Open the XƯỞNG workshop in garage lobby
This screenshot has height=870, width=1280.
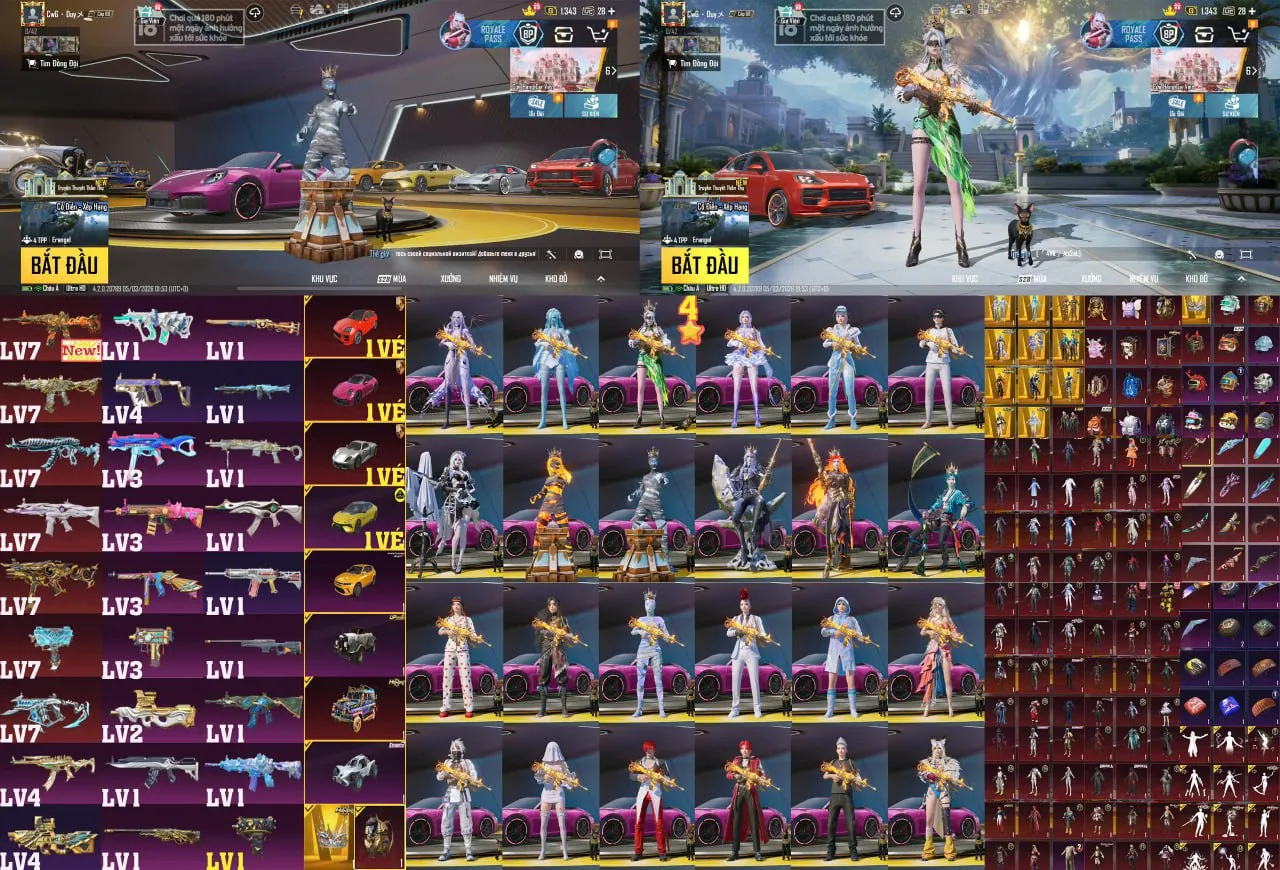click(x=450, y=279)
